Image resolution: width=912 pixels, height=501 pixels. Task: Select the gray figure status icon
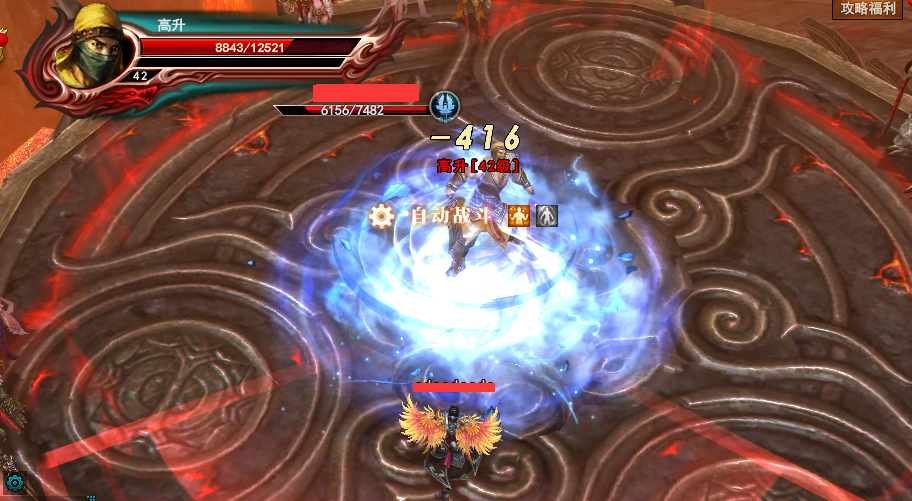tap(545, 215)
